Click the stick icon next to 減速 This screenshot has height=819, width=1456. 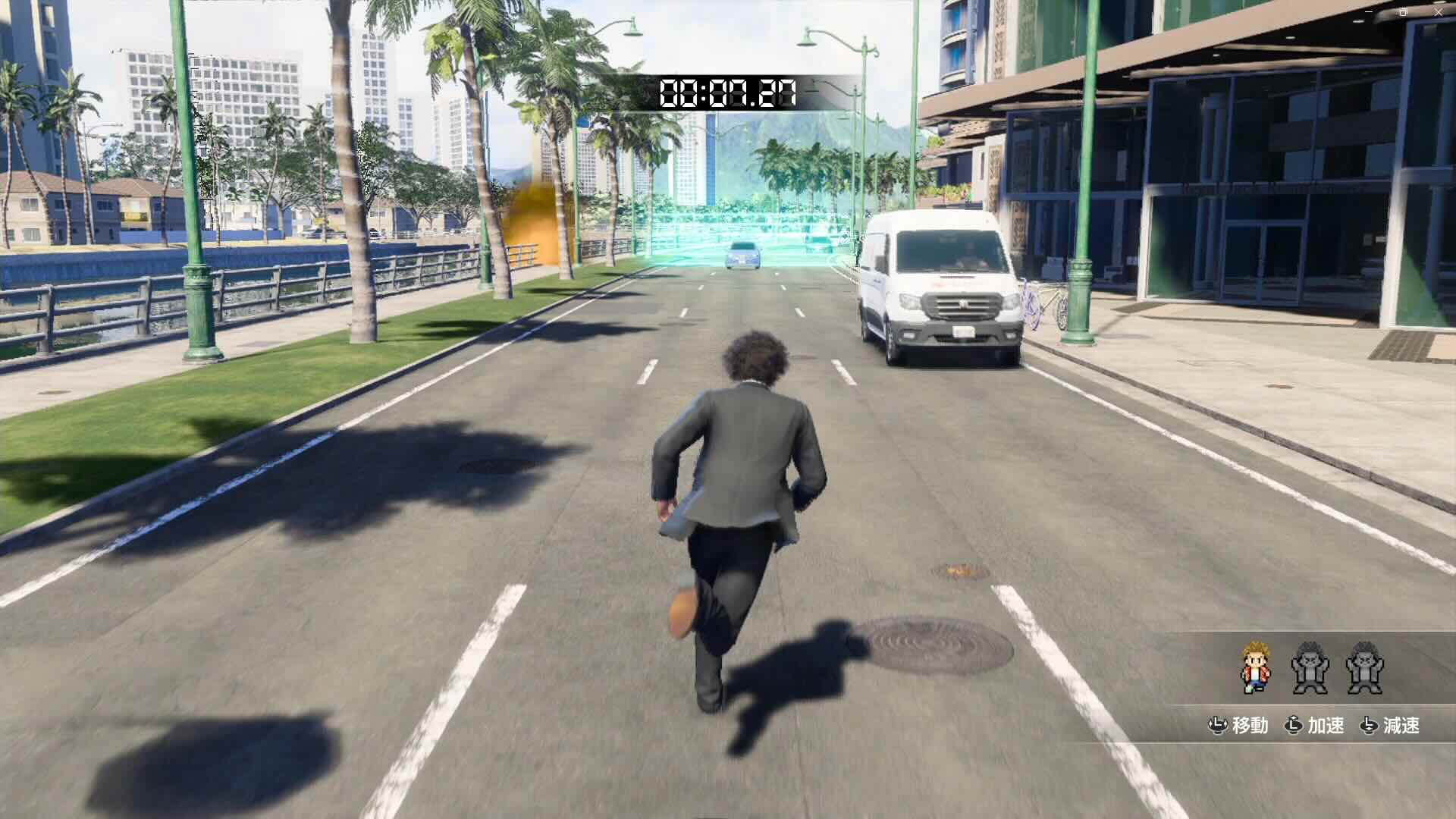tap(1369, 726)
